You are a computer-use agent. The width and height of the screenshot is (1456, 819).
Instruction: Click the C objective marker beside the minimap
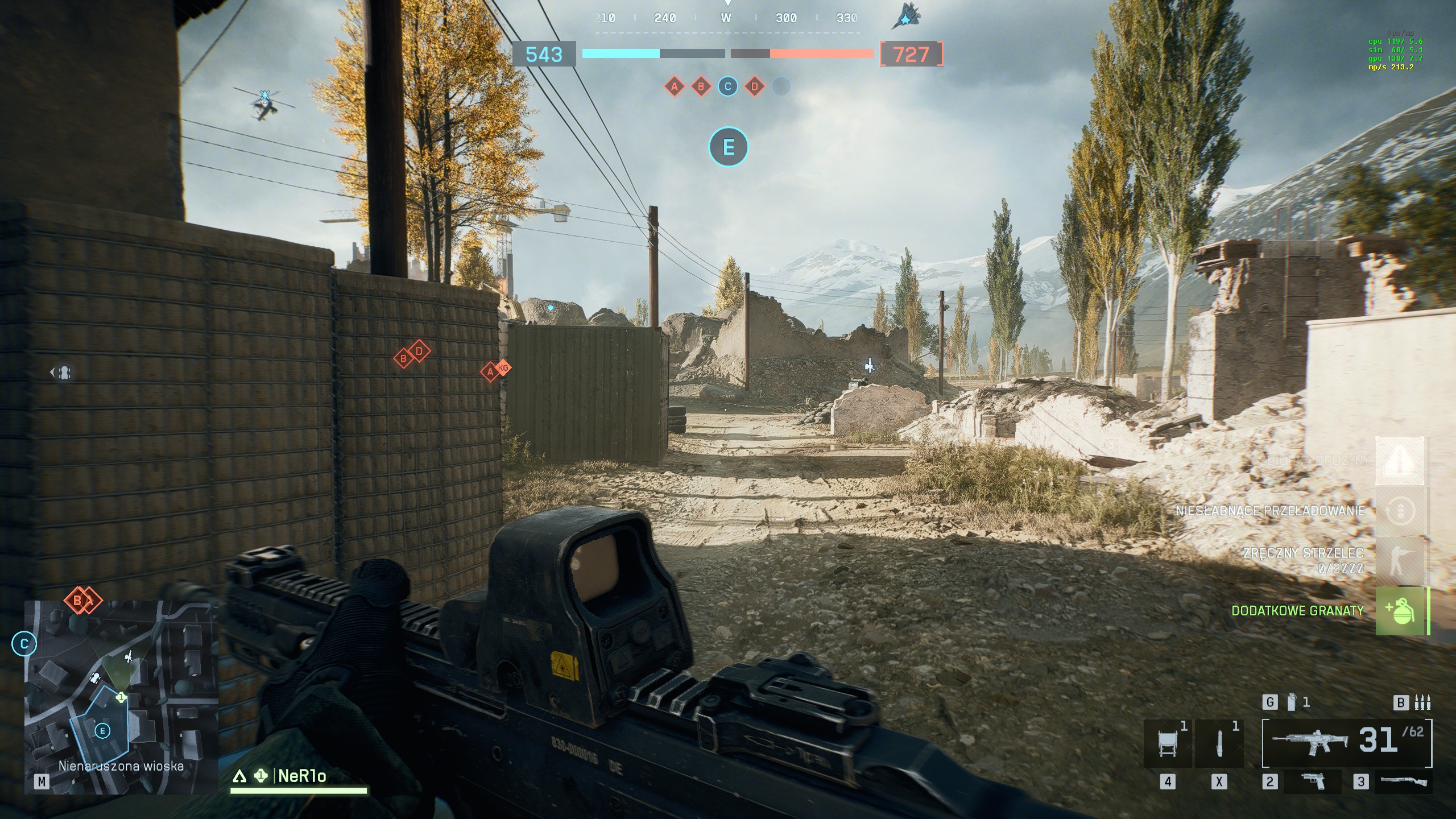pyautogui.click(x=24, y=644)
